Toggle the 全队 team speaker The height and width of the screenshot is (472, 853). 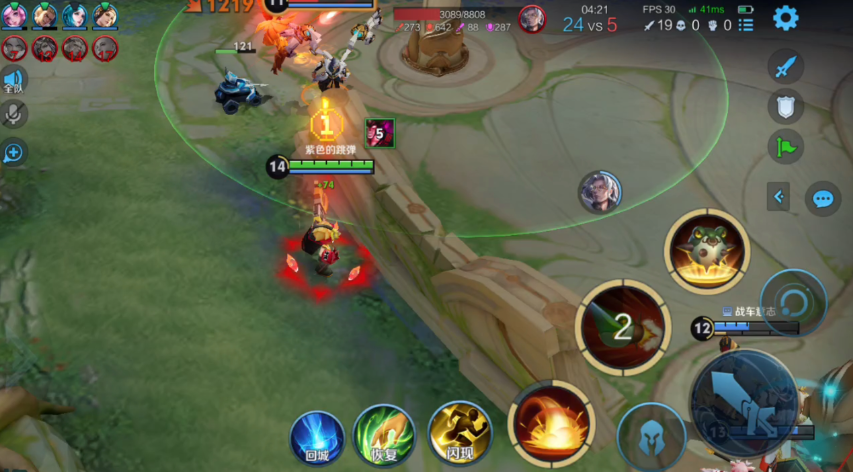[14, 80]
